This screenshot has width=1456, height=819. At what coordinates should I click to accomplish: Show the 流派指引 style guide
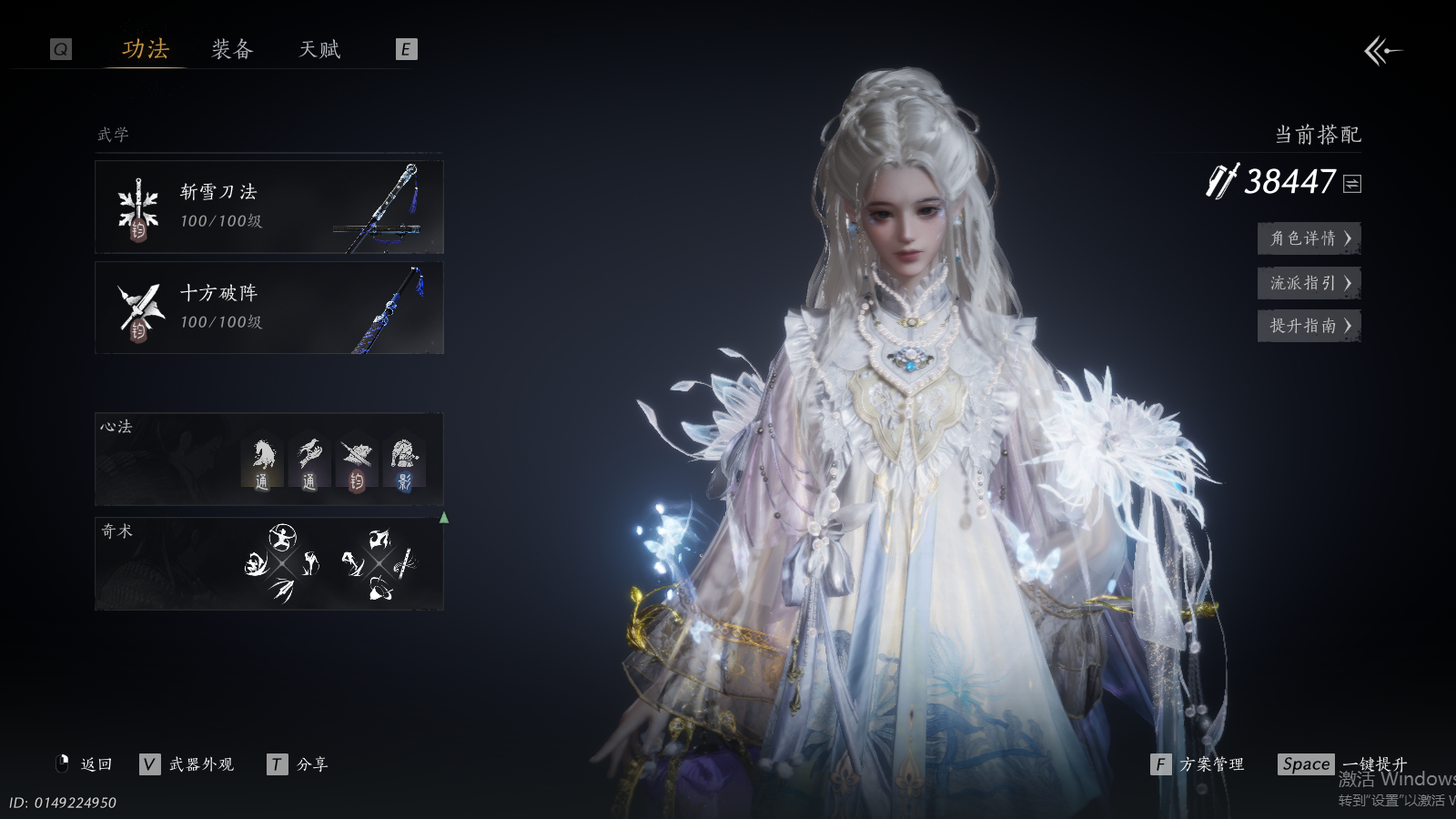1309,283
